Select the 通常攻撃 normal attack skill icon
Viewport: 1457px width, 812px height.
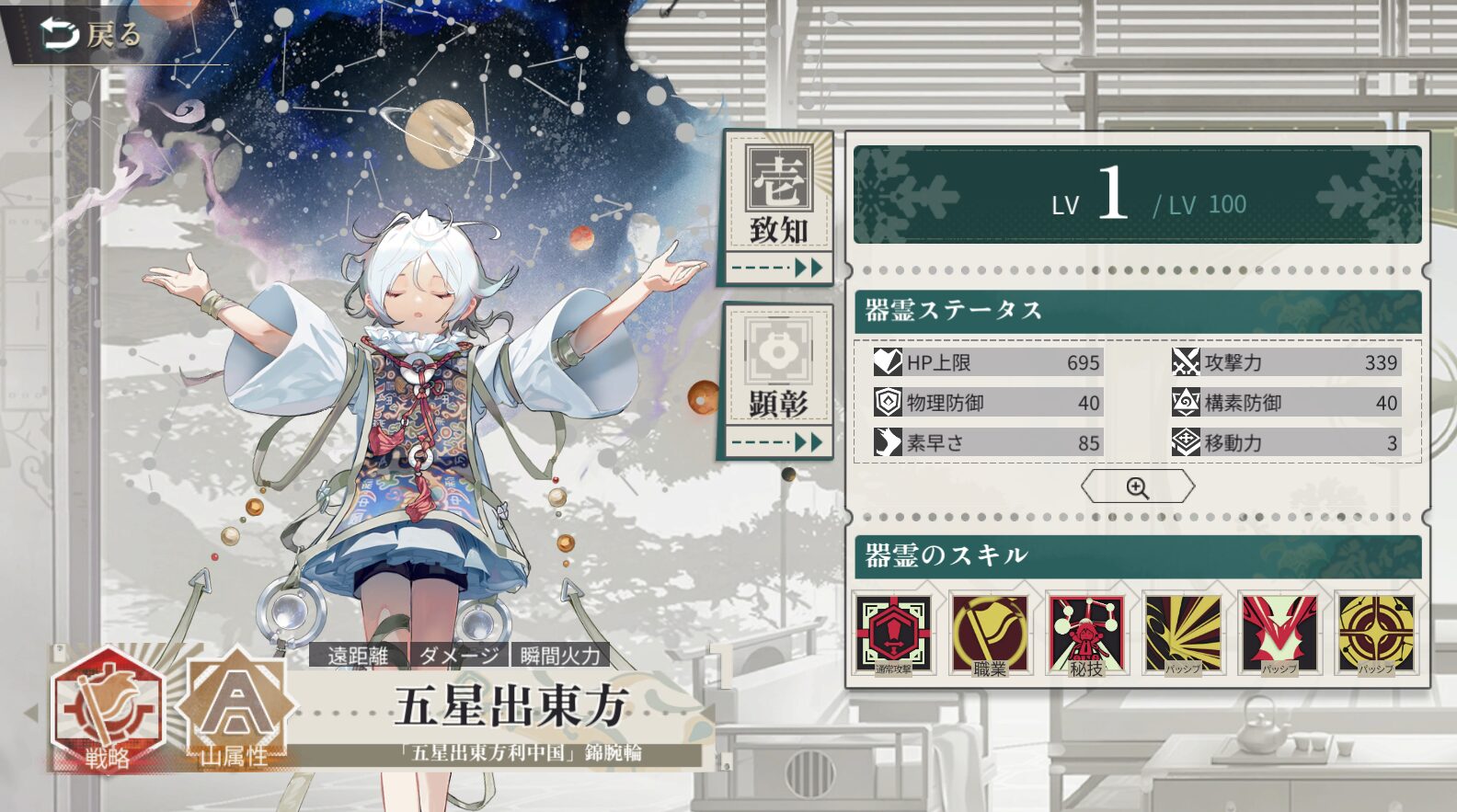click(x=894, y=635)
